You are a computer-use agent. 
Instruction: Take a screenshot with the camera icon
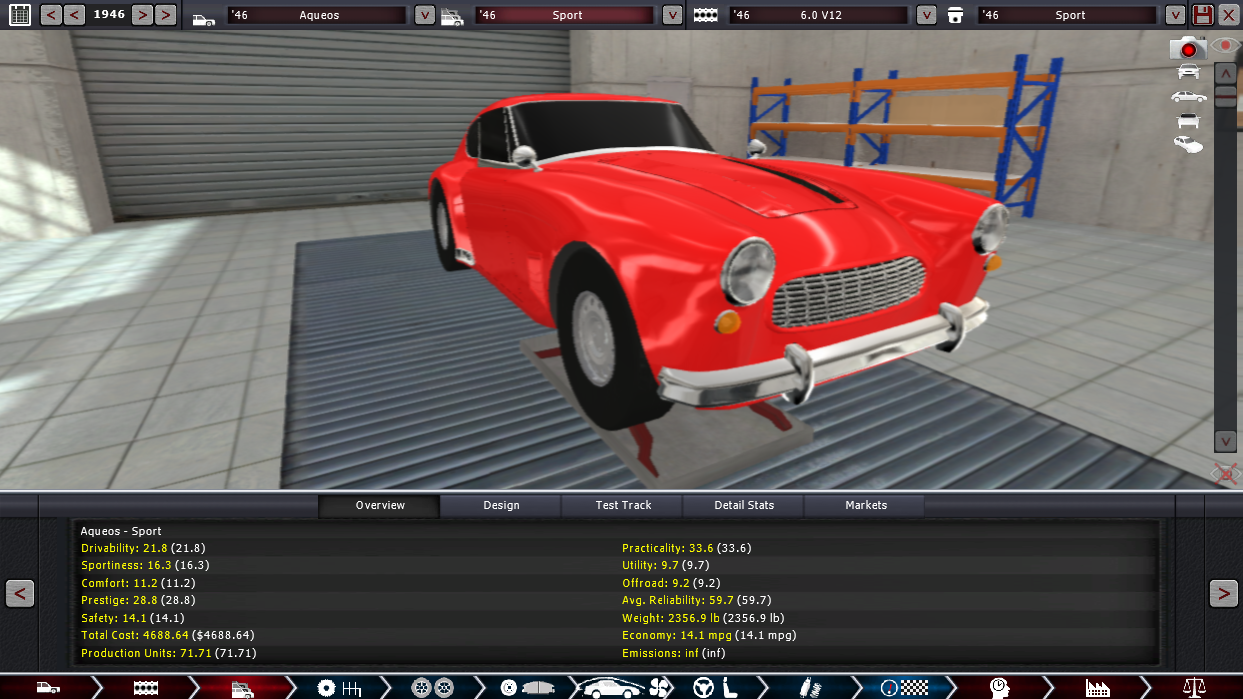[1188, 48]
